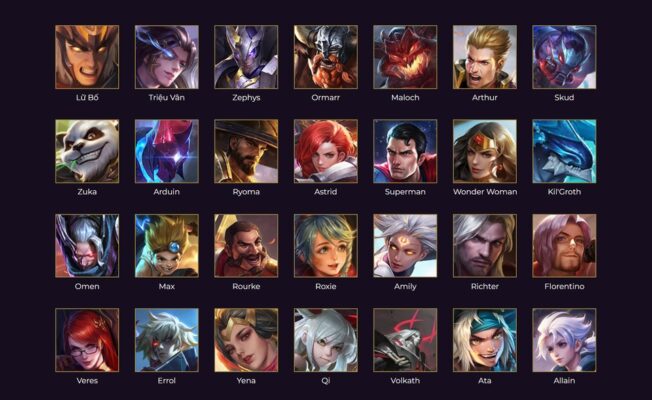Select the Maloch hero tile

(405, 57)
